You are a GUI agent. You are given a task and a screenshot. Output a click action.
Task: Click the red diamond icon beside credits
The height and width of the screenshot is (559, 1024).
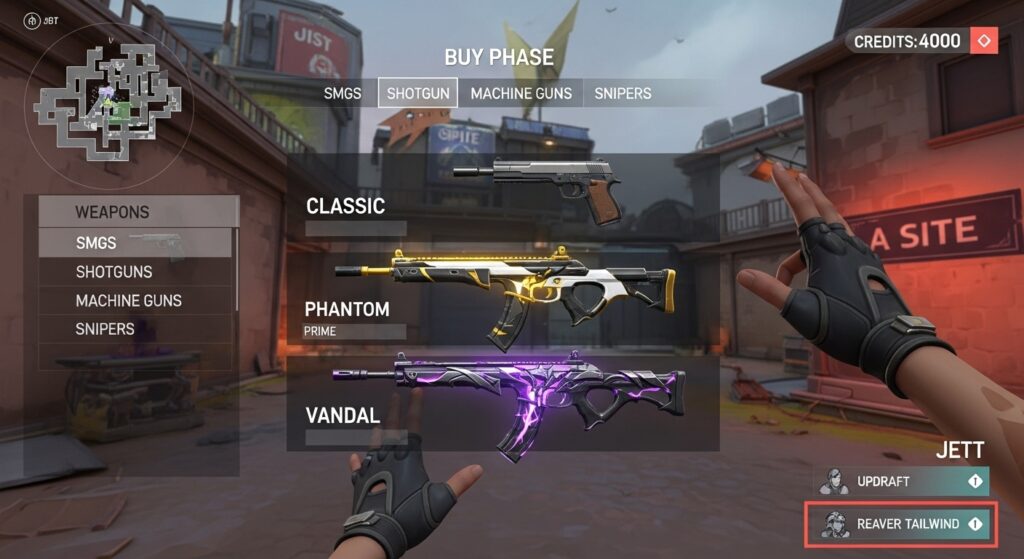point(984,41)
